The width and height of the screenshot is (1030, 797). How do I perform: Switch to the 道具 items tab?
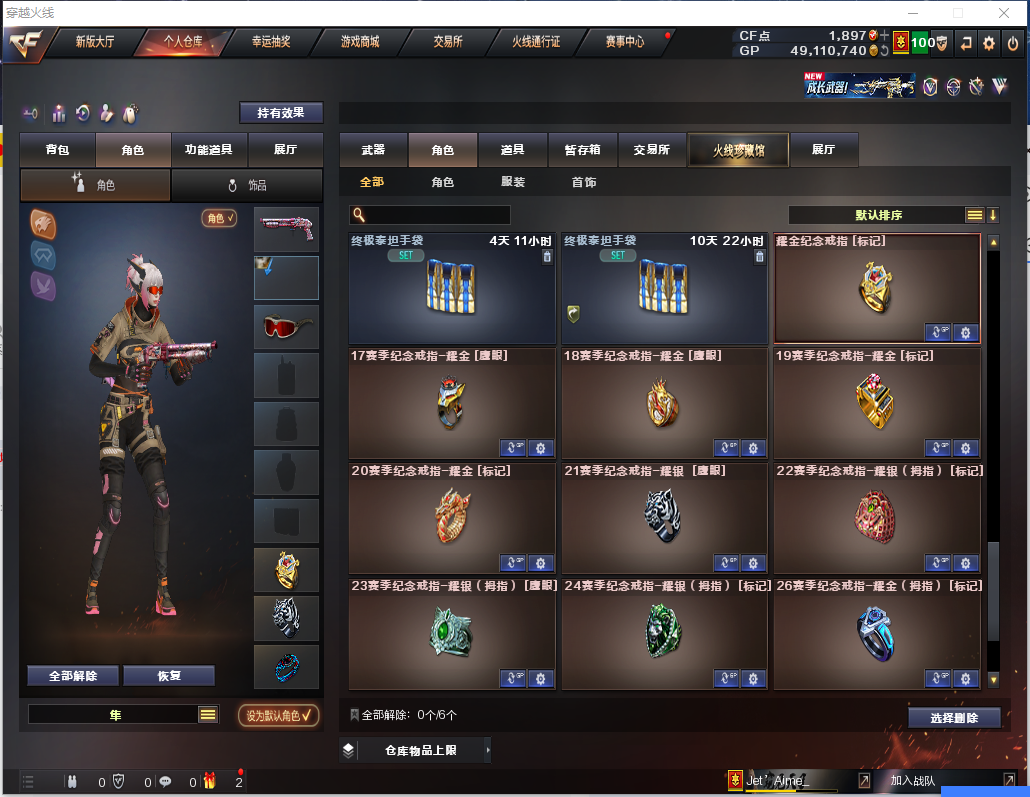(513, 150)
